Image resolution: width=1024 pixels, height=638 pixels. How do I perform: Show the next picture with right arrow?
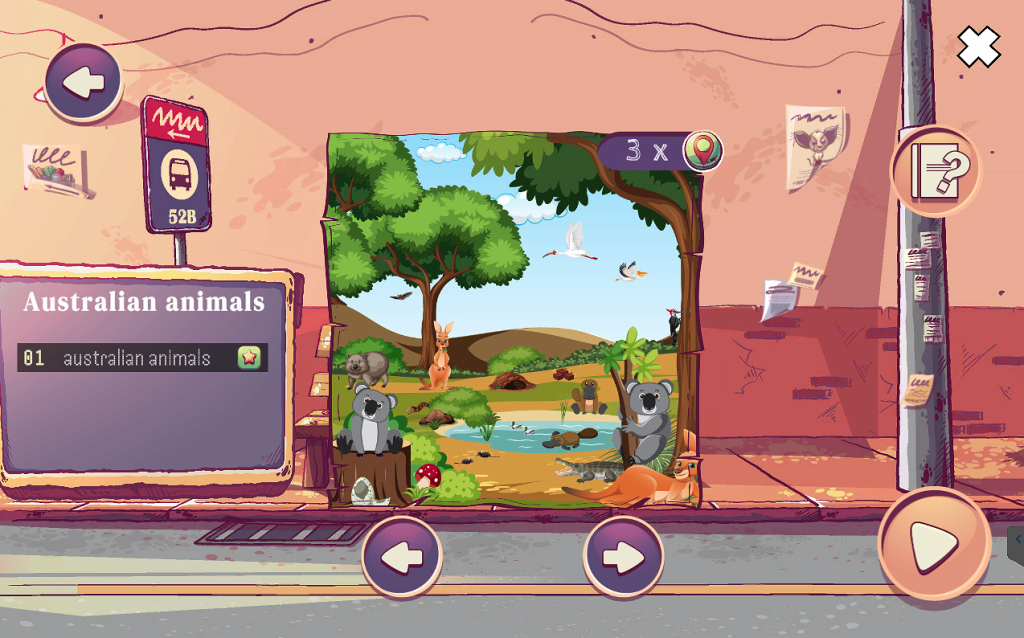623,557
